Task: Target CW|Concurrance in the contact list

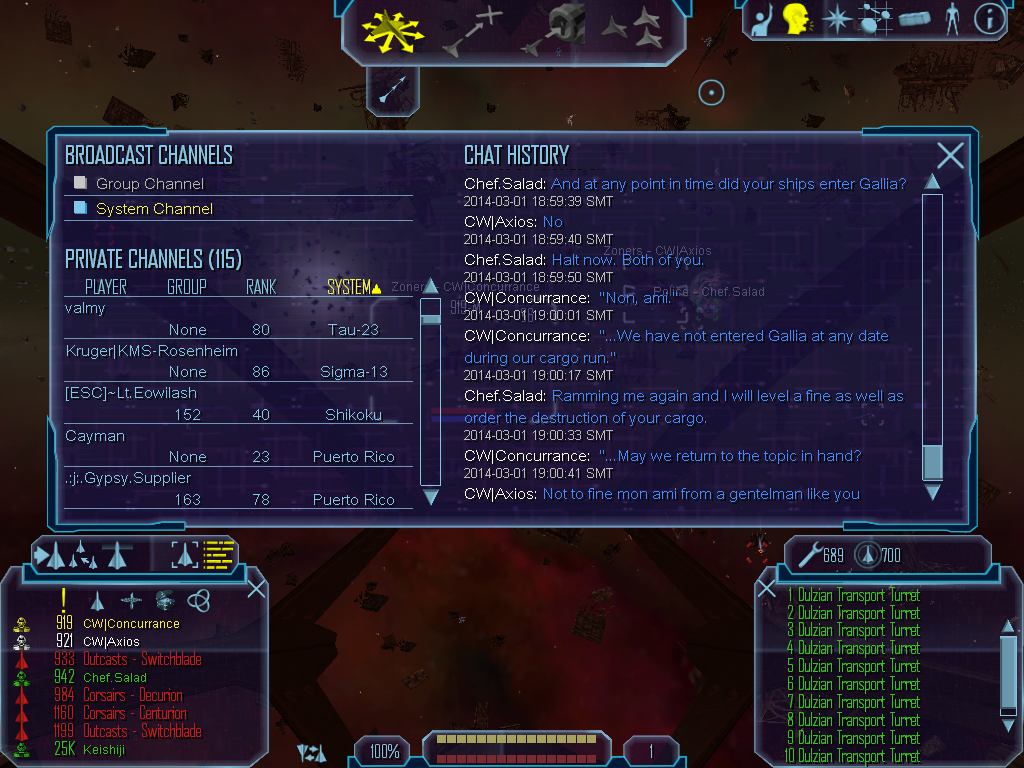Action: (x=131, y=624)
